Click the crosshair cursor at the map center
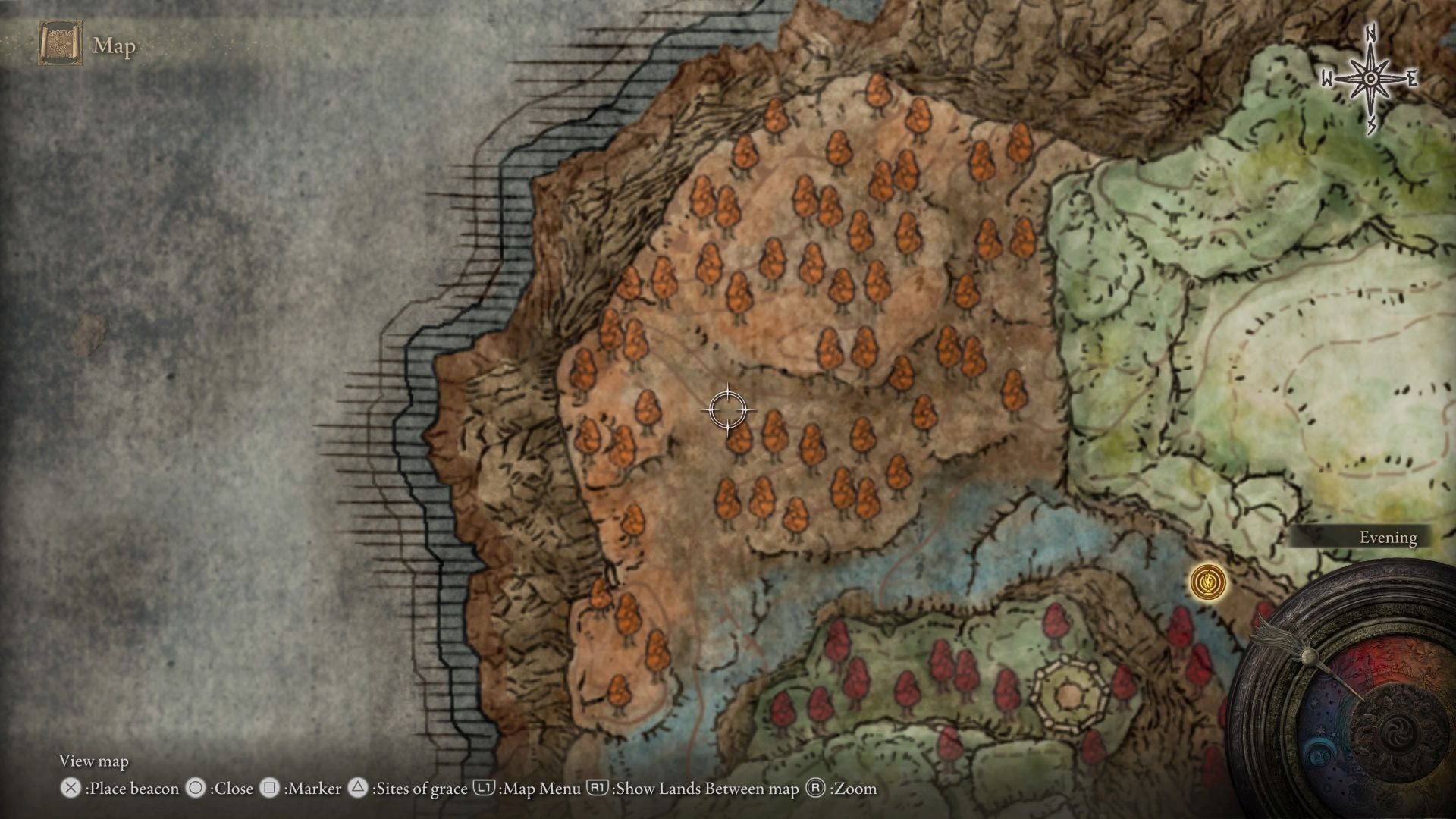This screenshot has height=819, width=1456. click(x=726, y=410)
